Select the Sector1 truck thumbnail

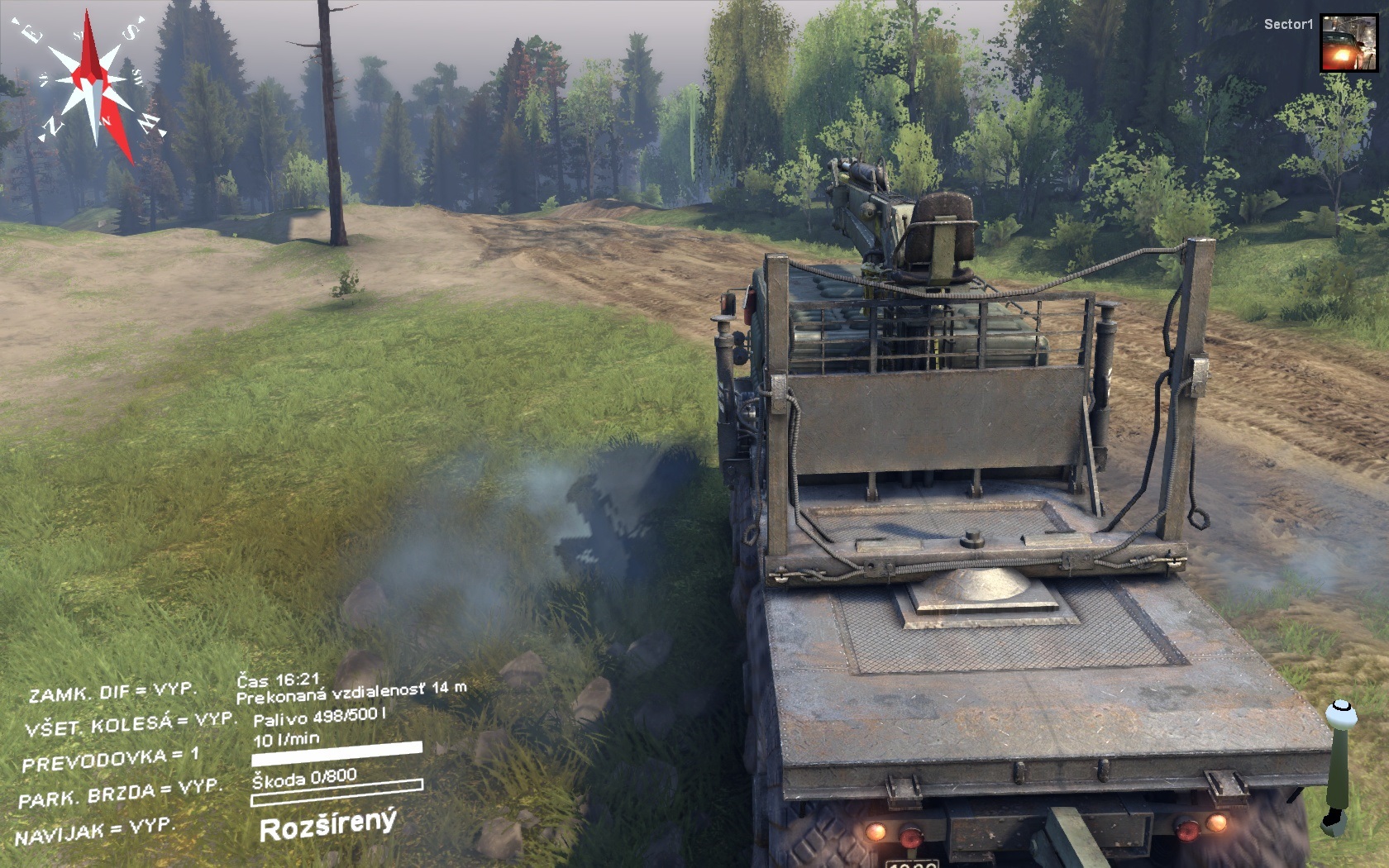1348,43
